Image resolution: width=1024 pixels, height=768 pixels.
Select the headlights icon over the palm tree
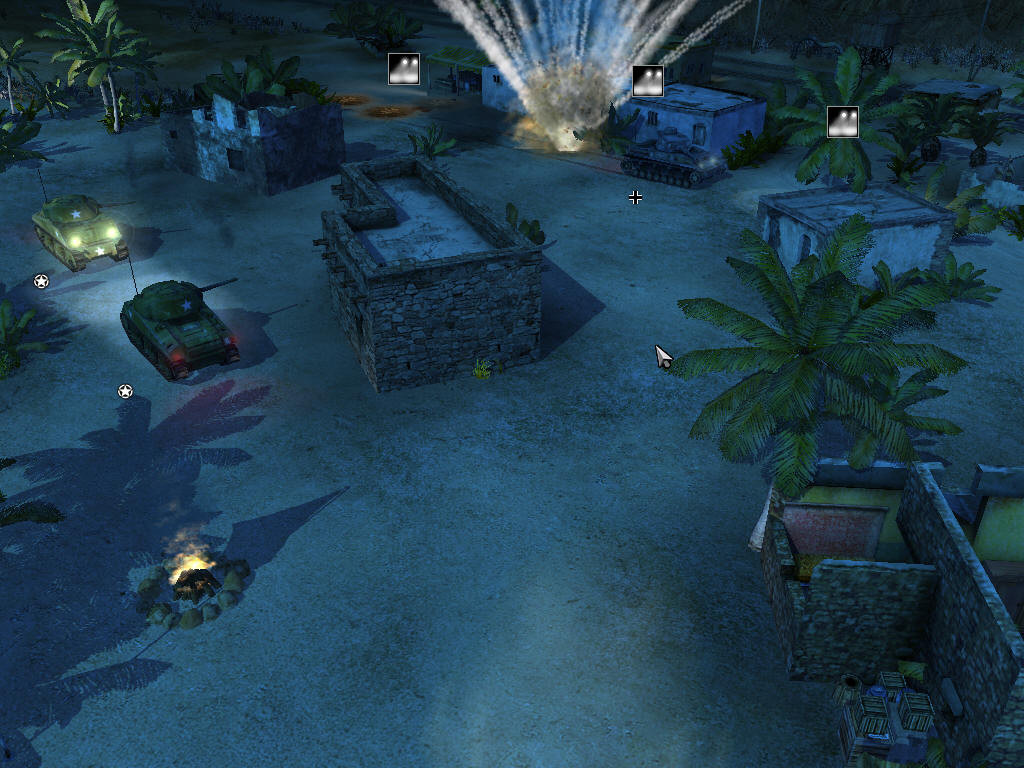[843, 121]
